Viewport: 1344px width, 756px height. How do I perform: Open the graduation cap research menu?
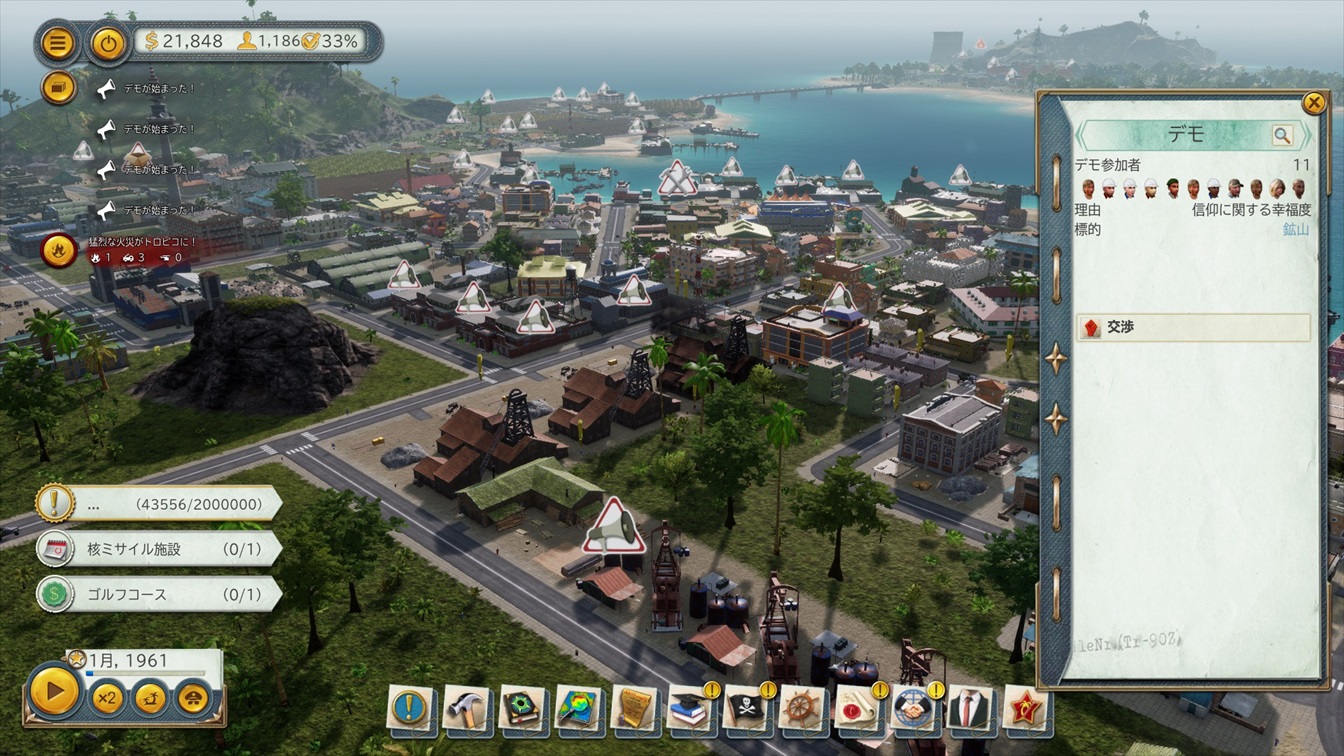pos(689,709)
